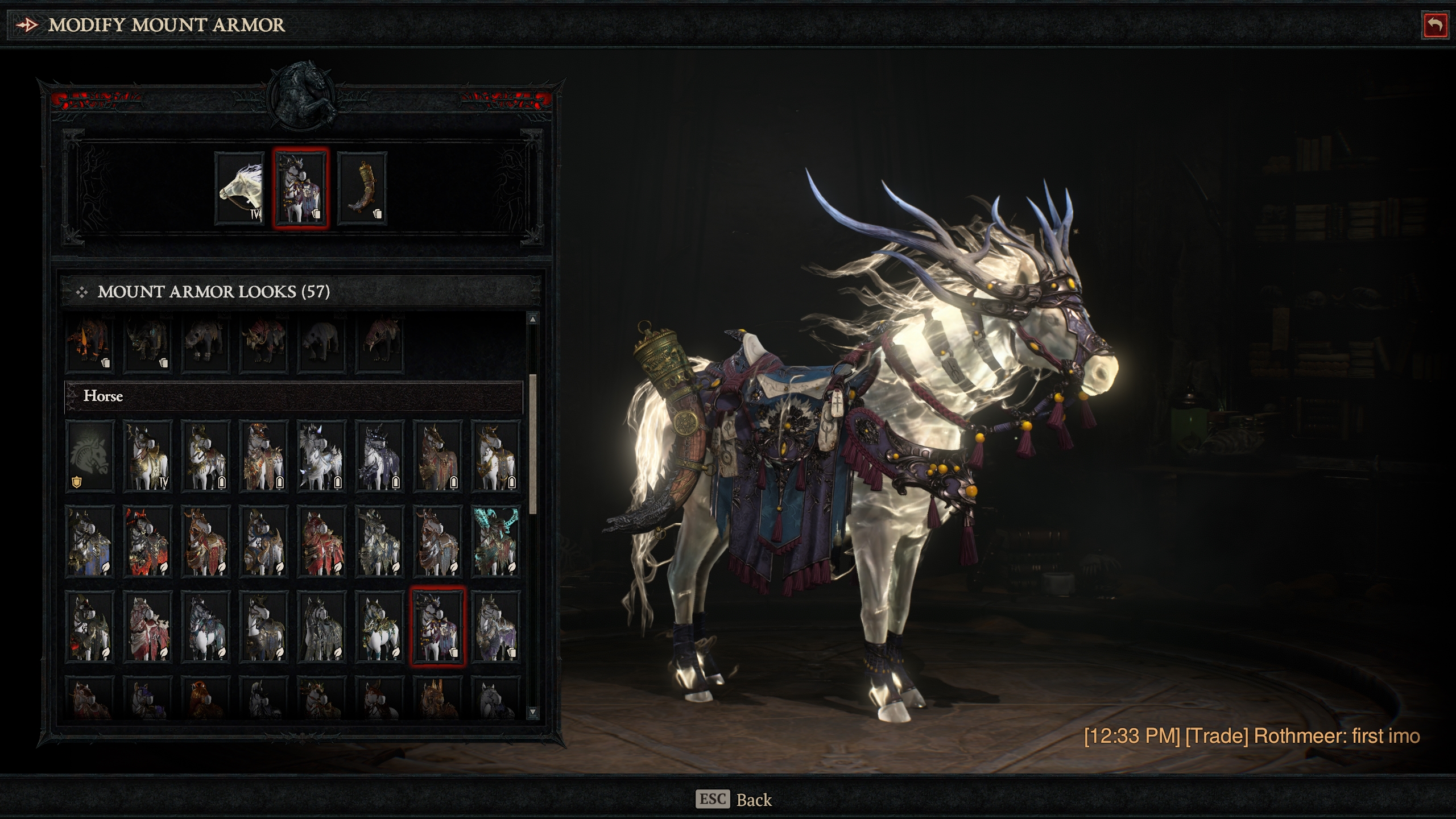Click the scroll up arrow of armor list
Viewport: 1456px width, 819px height.
point(532,319)
